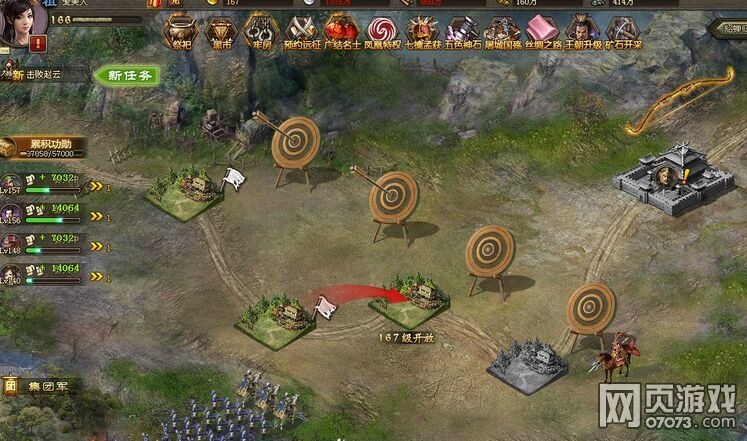Select the 预约远征 expedition icon

301,32
